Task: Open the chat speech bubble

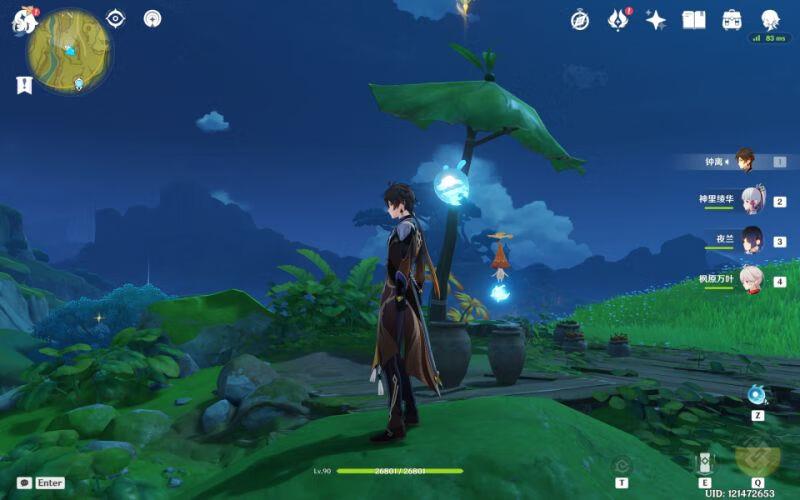Action: click(24, 482)
